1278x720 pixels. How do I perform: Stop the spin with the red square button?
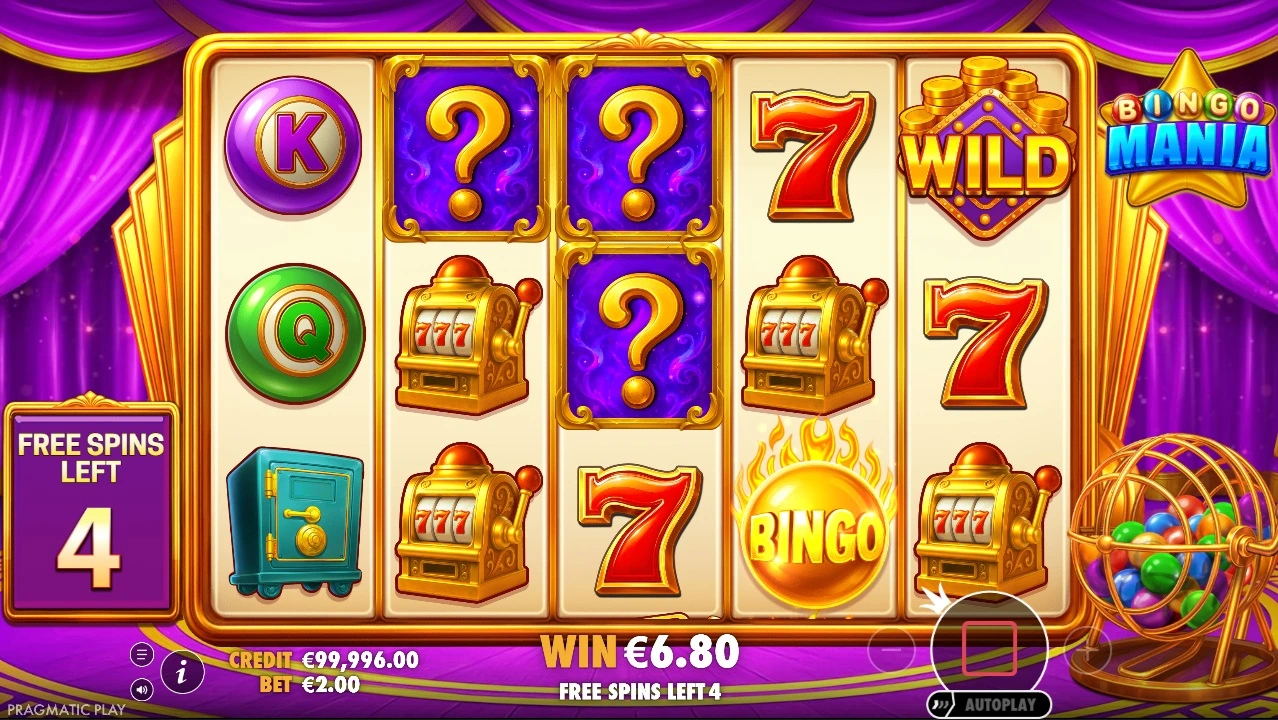(989, 649)
